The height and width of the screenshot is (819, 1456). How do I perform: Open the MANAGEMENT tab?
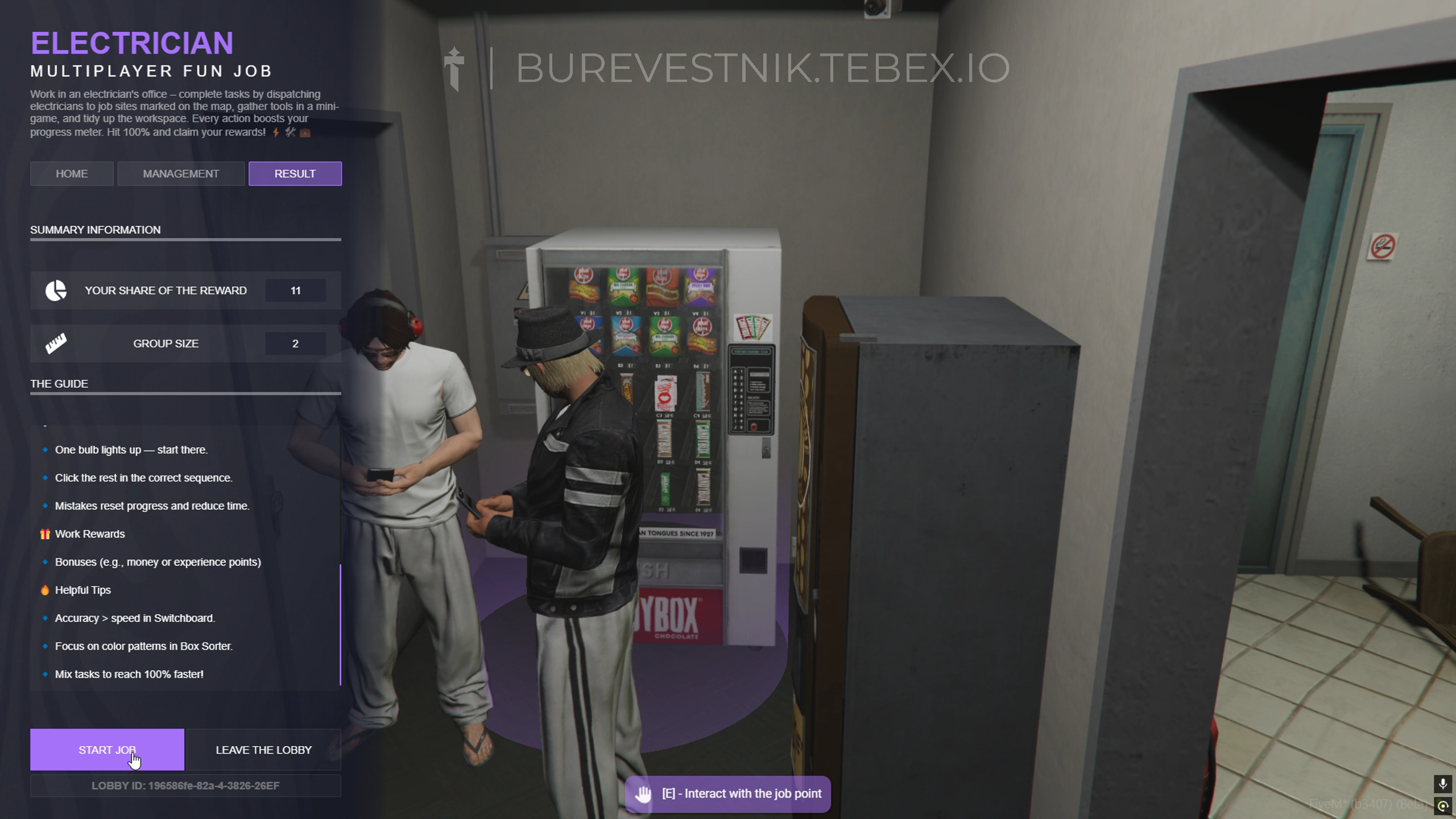(x=181, y=173)
